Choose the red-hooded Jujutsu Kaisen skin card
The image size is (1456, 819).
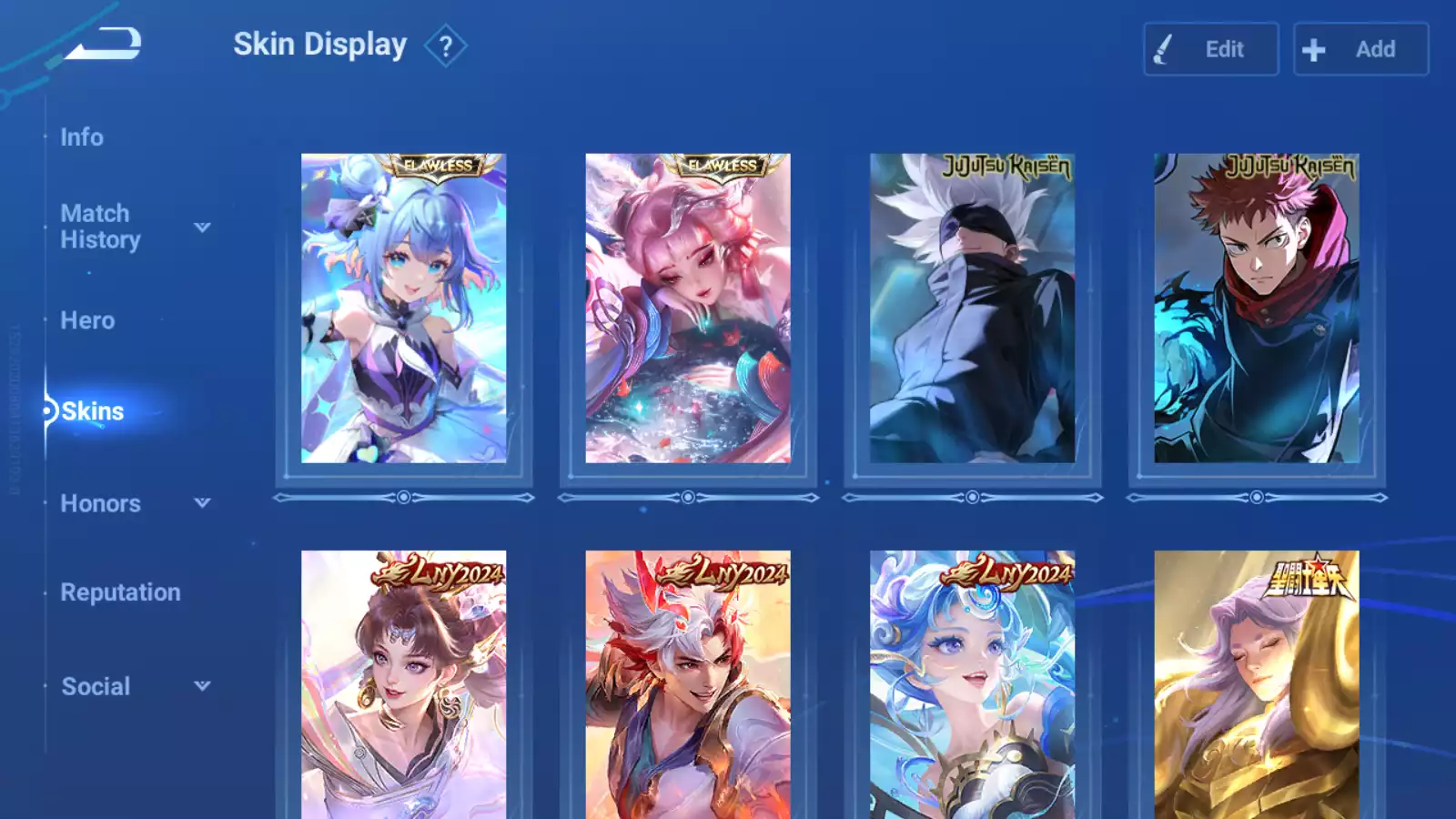1257,308
